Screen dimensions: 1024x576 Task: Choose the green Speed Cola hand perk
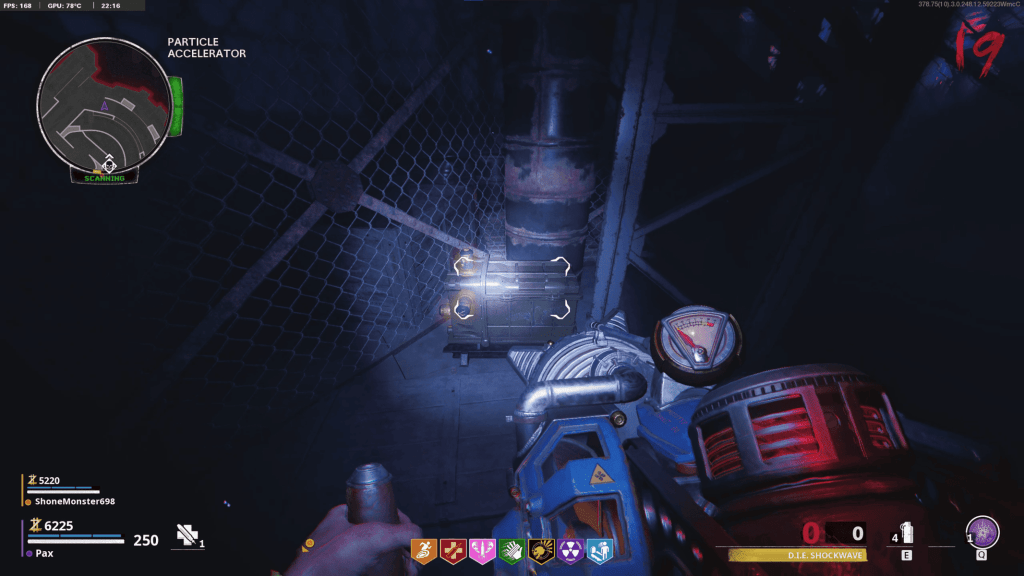tap(512, 549)
